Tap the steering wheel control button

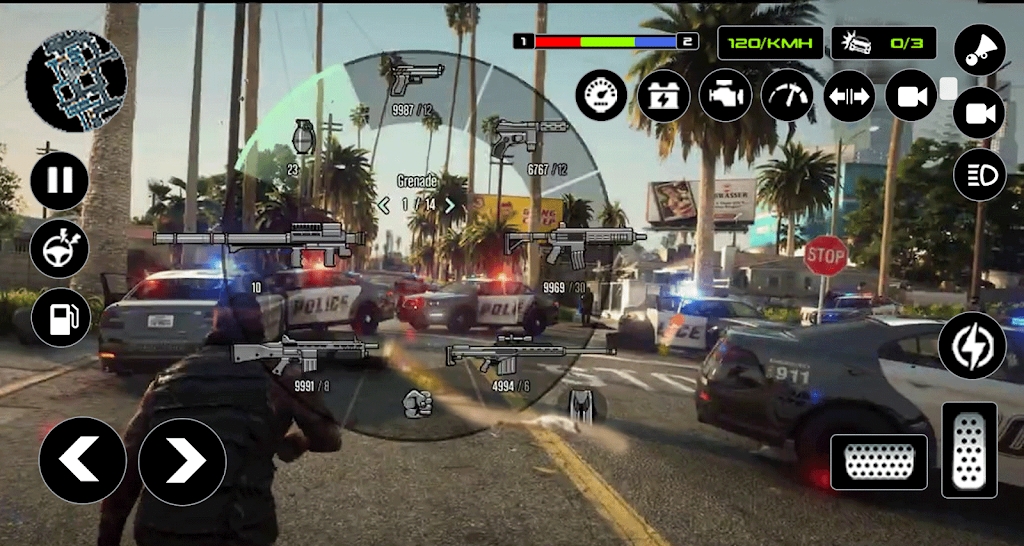[x=60, y=249]
